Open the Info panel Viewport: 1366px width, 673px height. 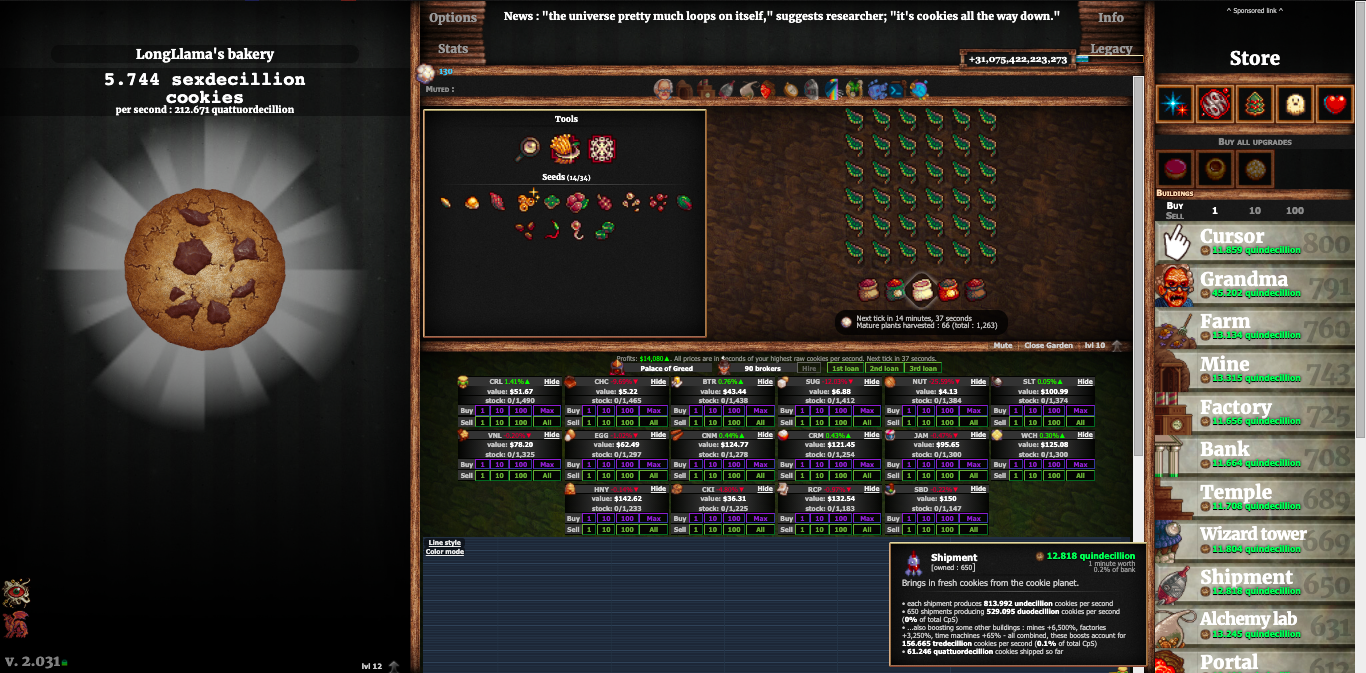tap(1111, 17)
